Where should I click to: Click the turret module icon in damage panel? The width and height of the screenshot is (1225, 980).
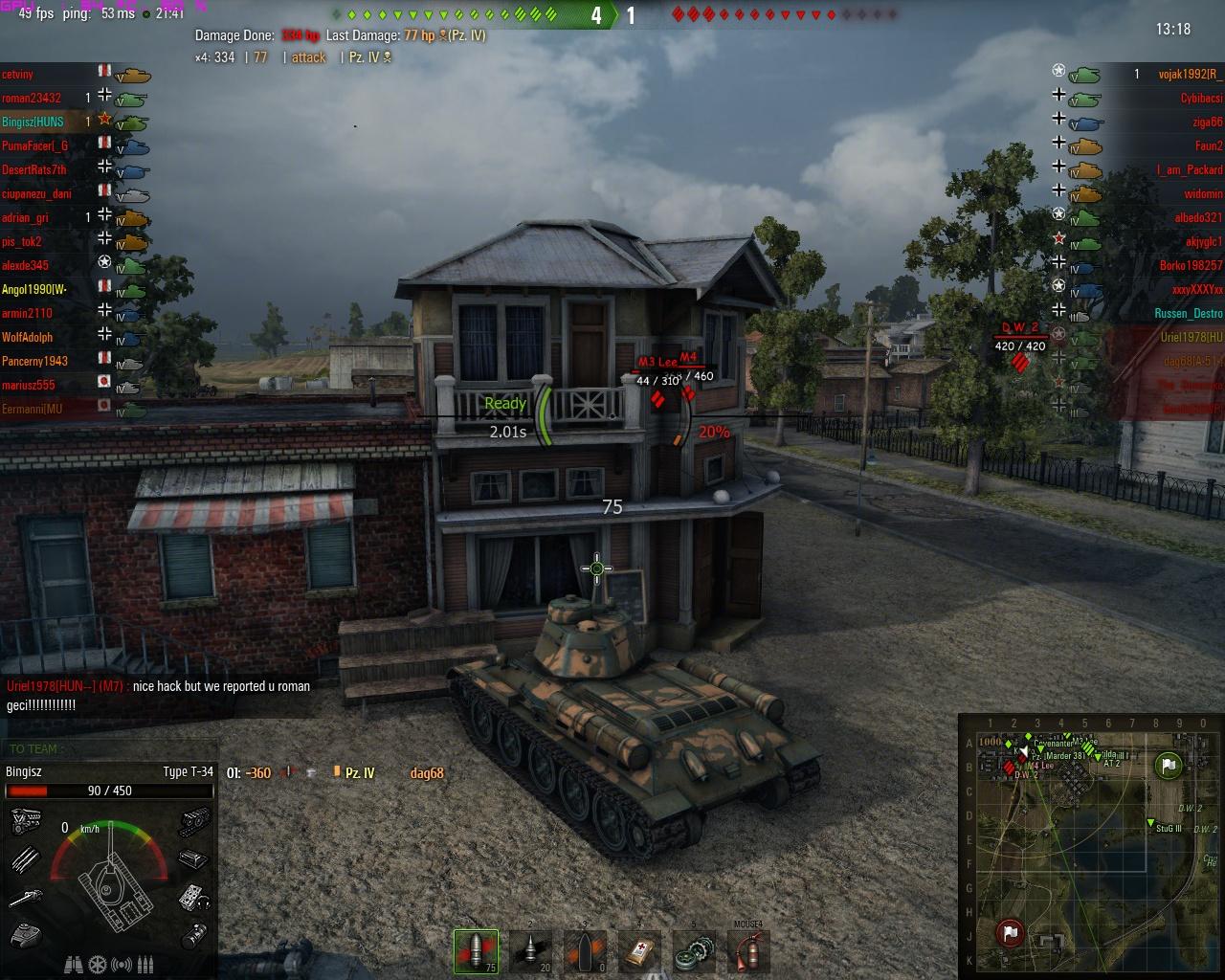pos(26,934)
